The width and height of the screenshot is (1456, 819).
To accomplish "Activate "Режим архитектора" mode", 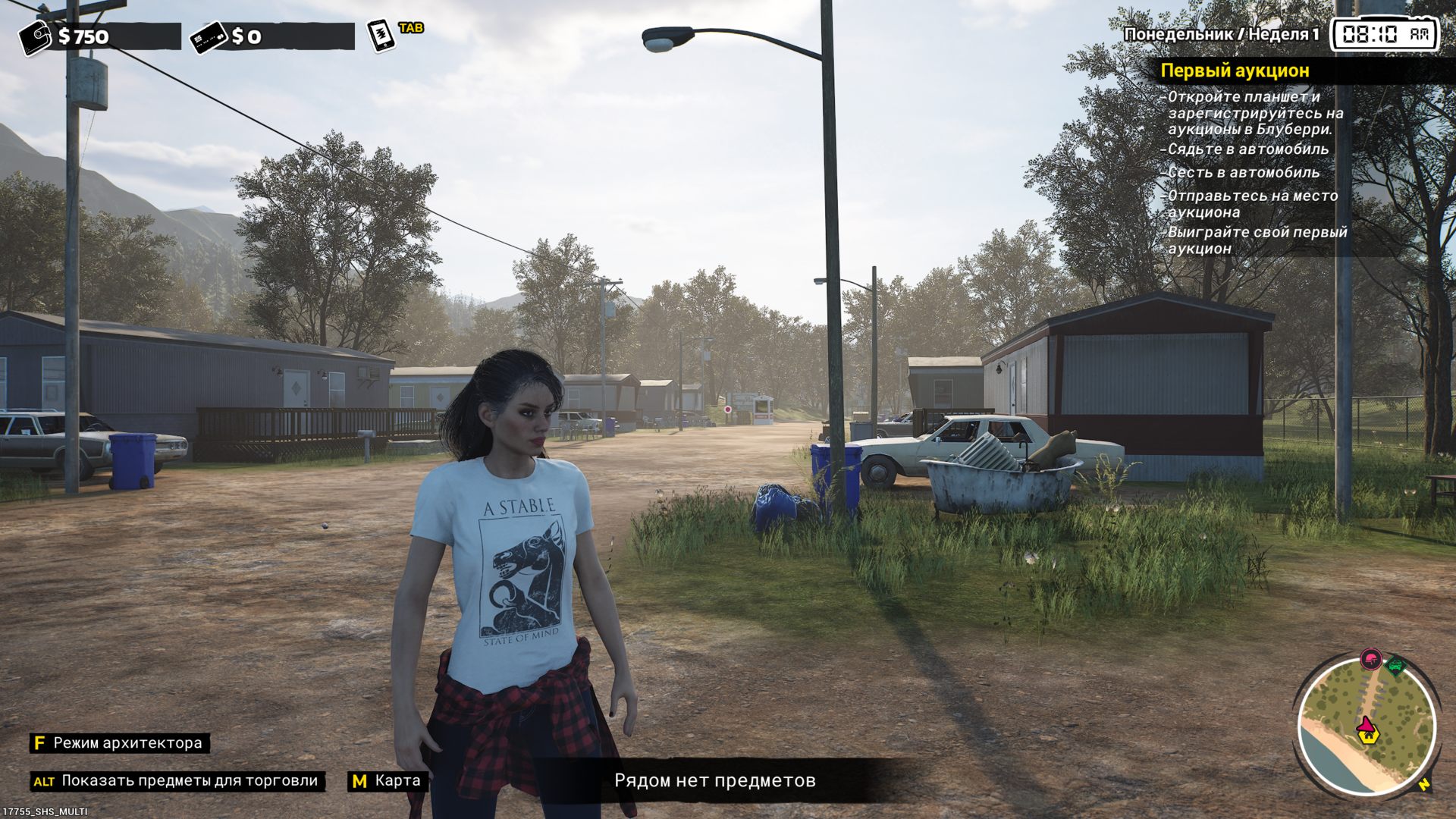I will (x=120, y=743).
